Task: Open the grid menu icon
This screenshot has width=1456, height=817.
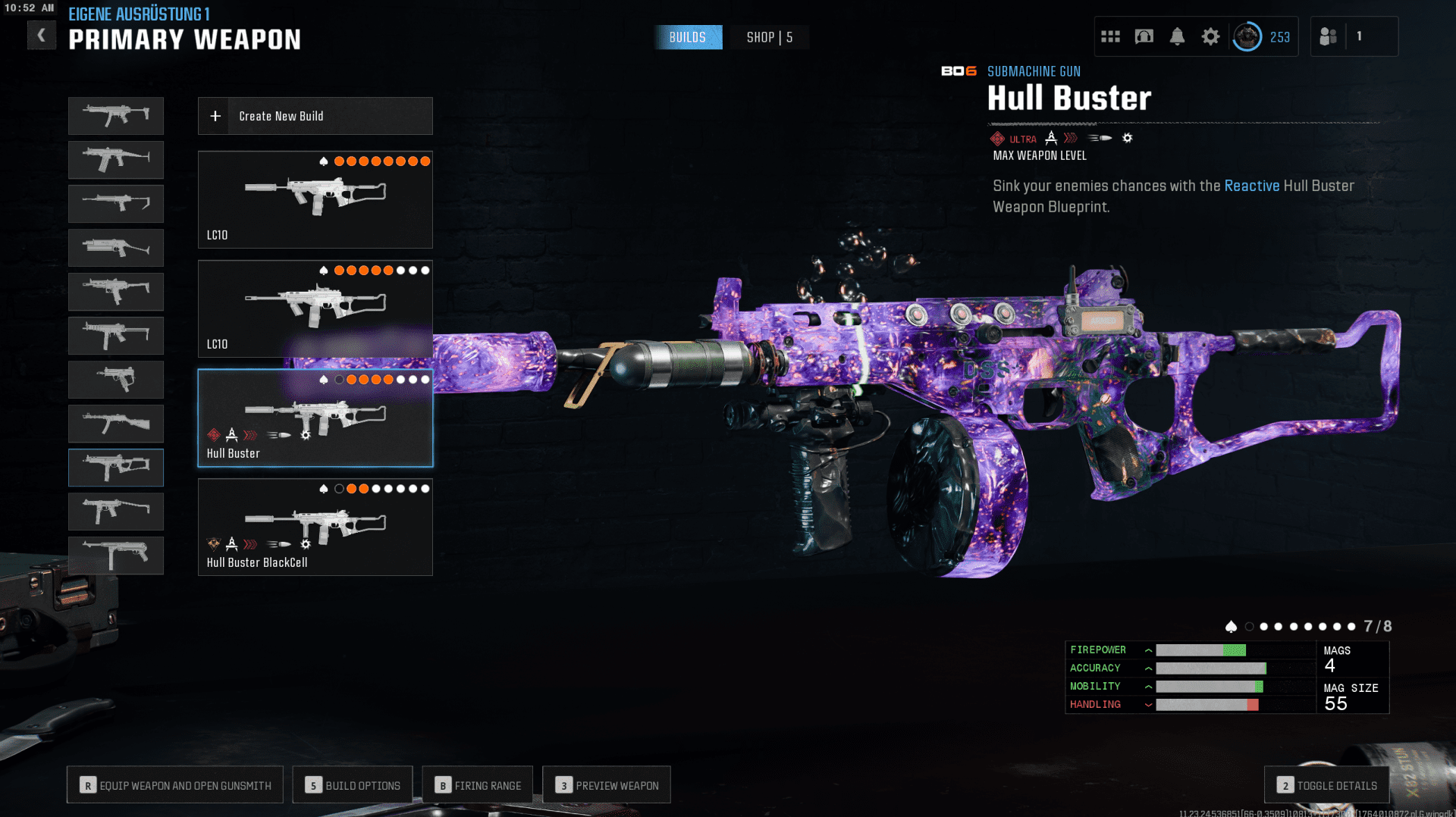Action: (x=1110, y=36)
